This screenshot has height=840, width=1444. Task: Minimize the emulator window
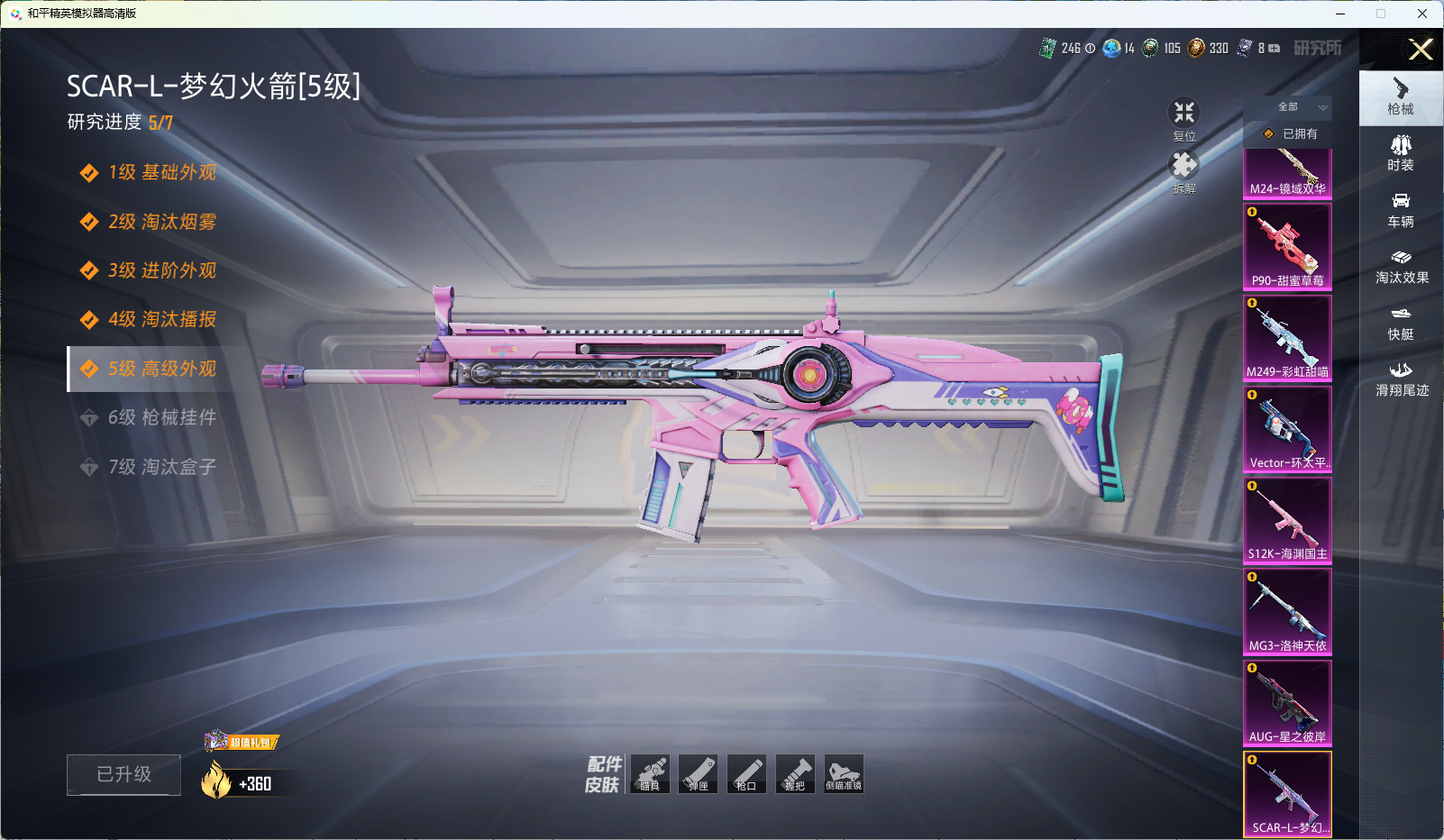tap(1340, 14)
